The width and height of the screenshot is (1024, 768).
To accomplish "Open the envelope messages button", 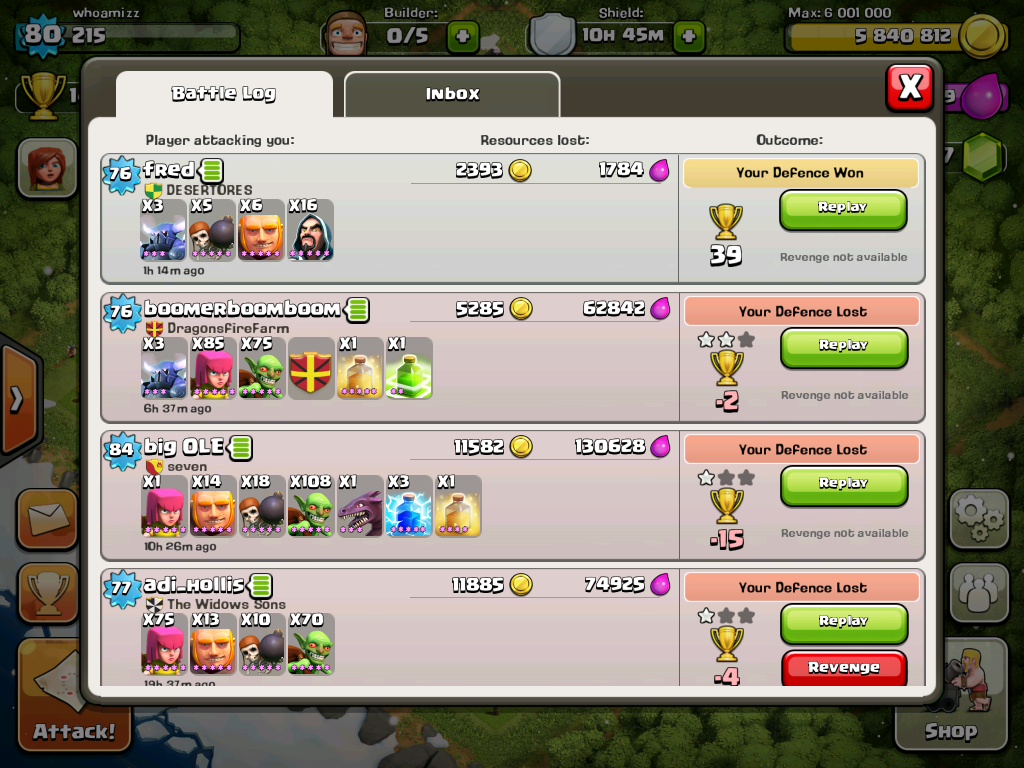I will [x=46, y=518].
